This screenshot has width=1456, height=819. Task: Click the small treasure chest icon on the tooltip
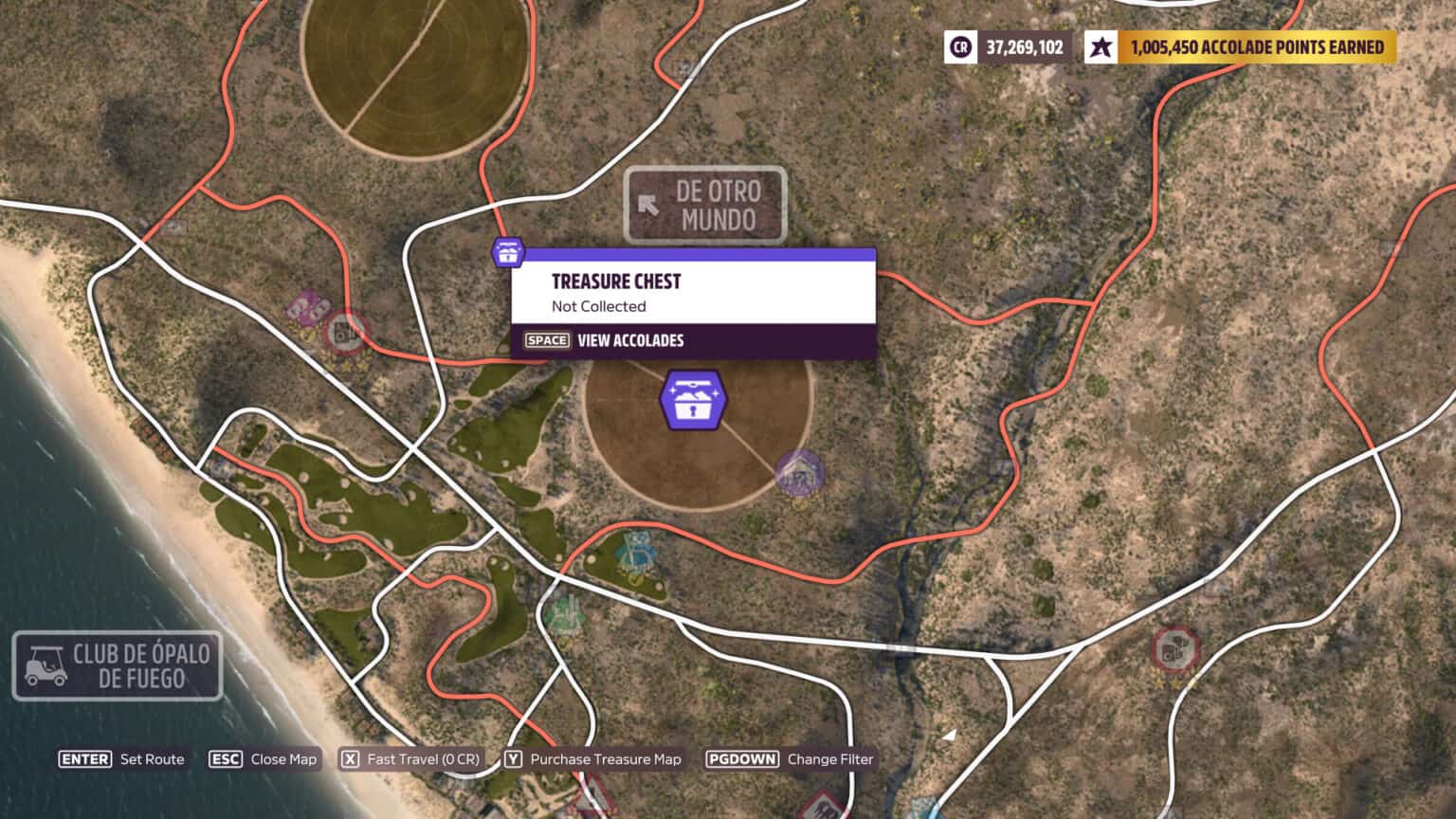pyautogui.click(x=509, y=253)
